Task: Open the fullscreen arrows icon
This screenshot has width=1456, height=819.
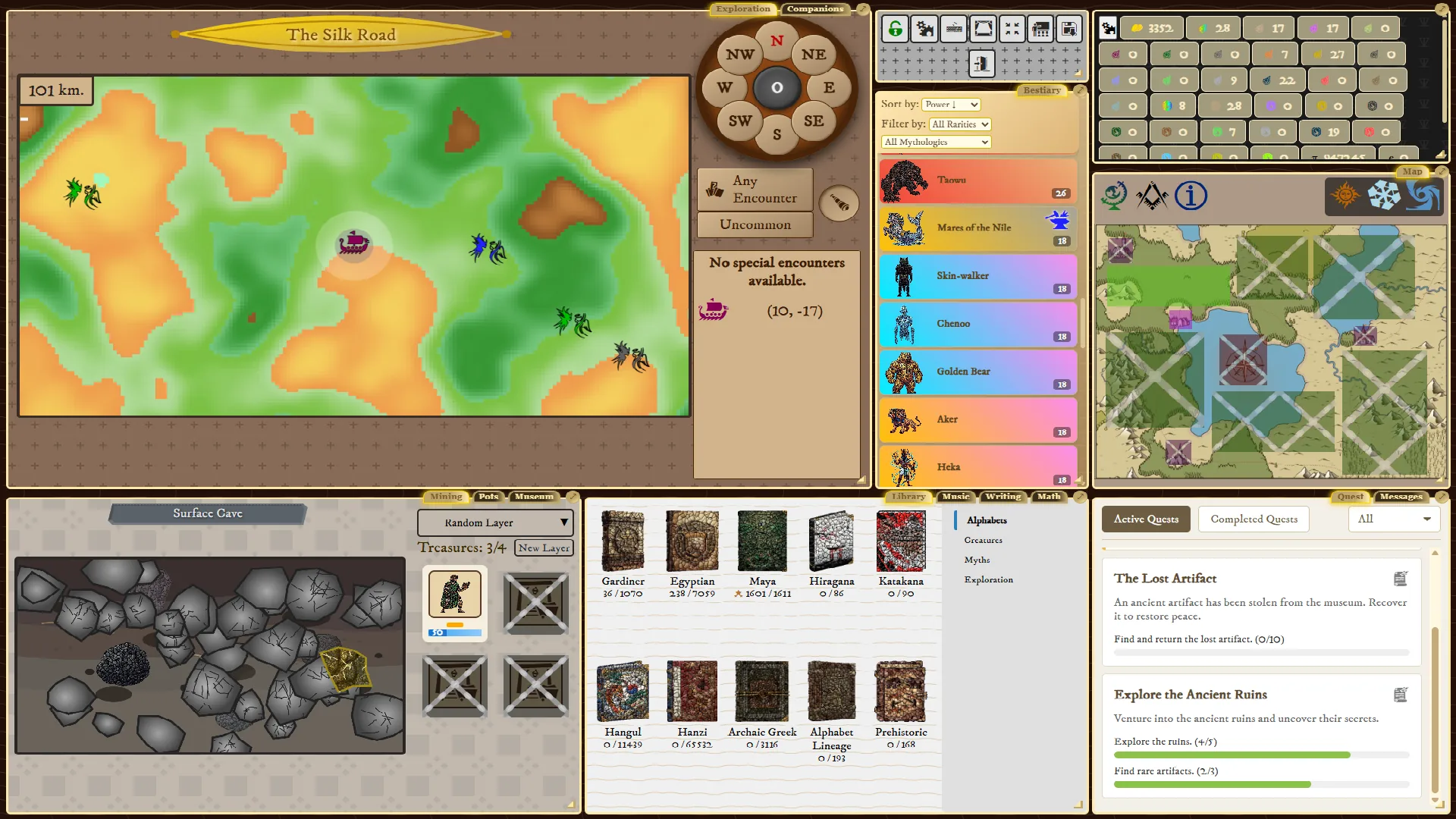Action: (1011, 28)
